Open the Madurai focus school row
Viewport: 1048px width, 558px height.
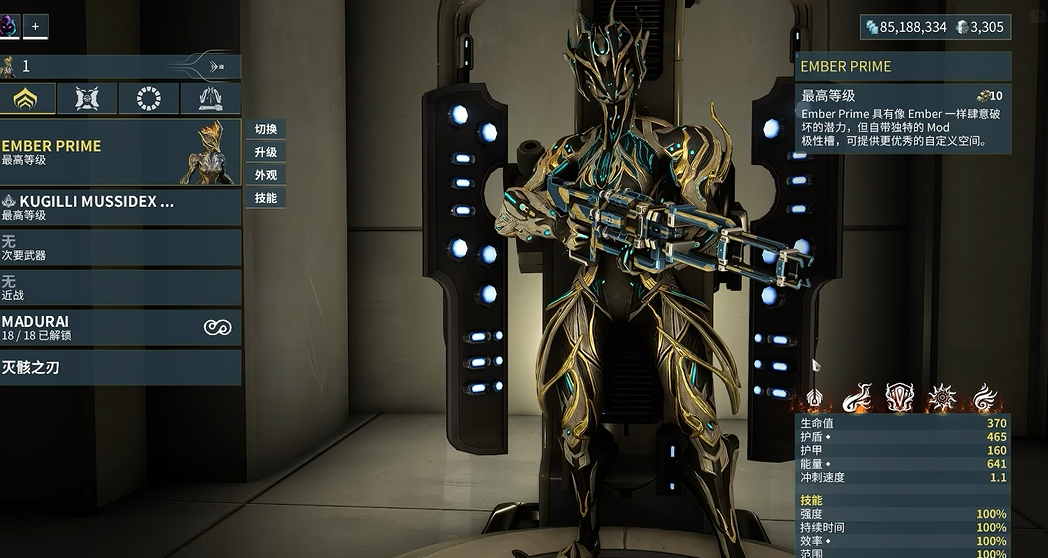[x=120, y=328]
